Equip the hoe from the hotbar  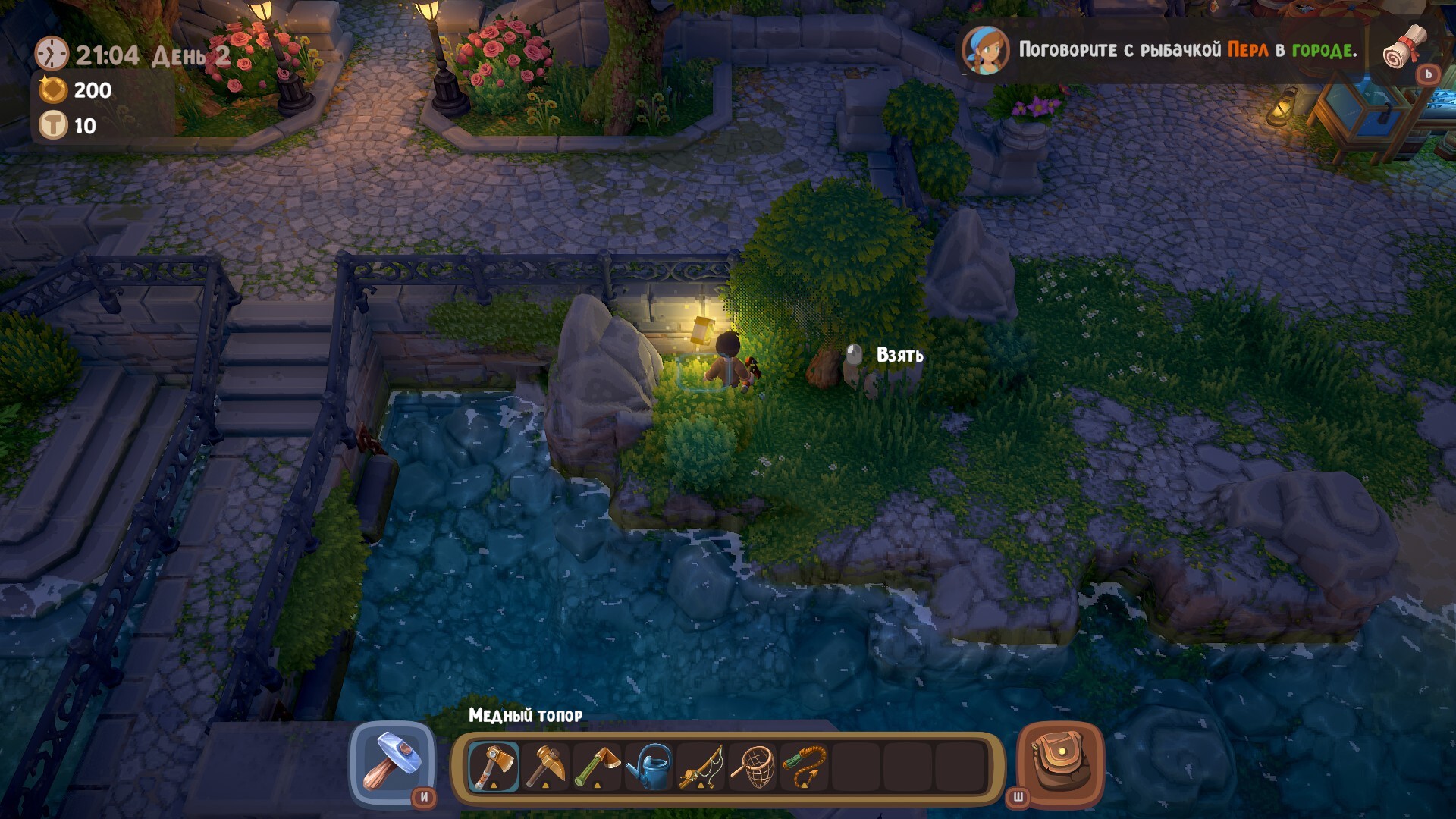pyautogui.click(x=597, y=767)
